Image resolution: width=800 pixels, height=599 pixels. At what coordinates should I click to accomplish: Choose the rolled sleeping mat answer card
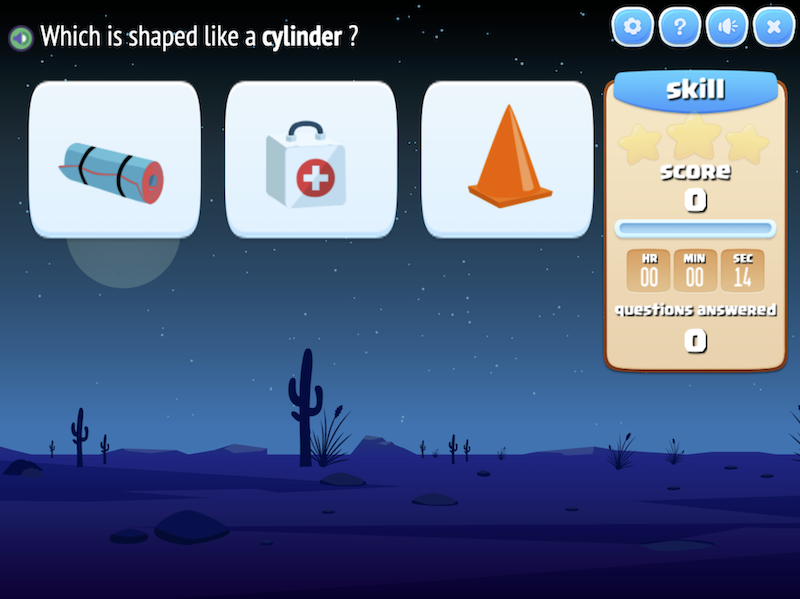[114, 160]
